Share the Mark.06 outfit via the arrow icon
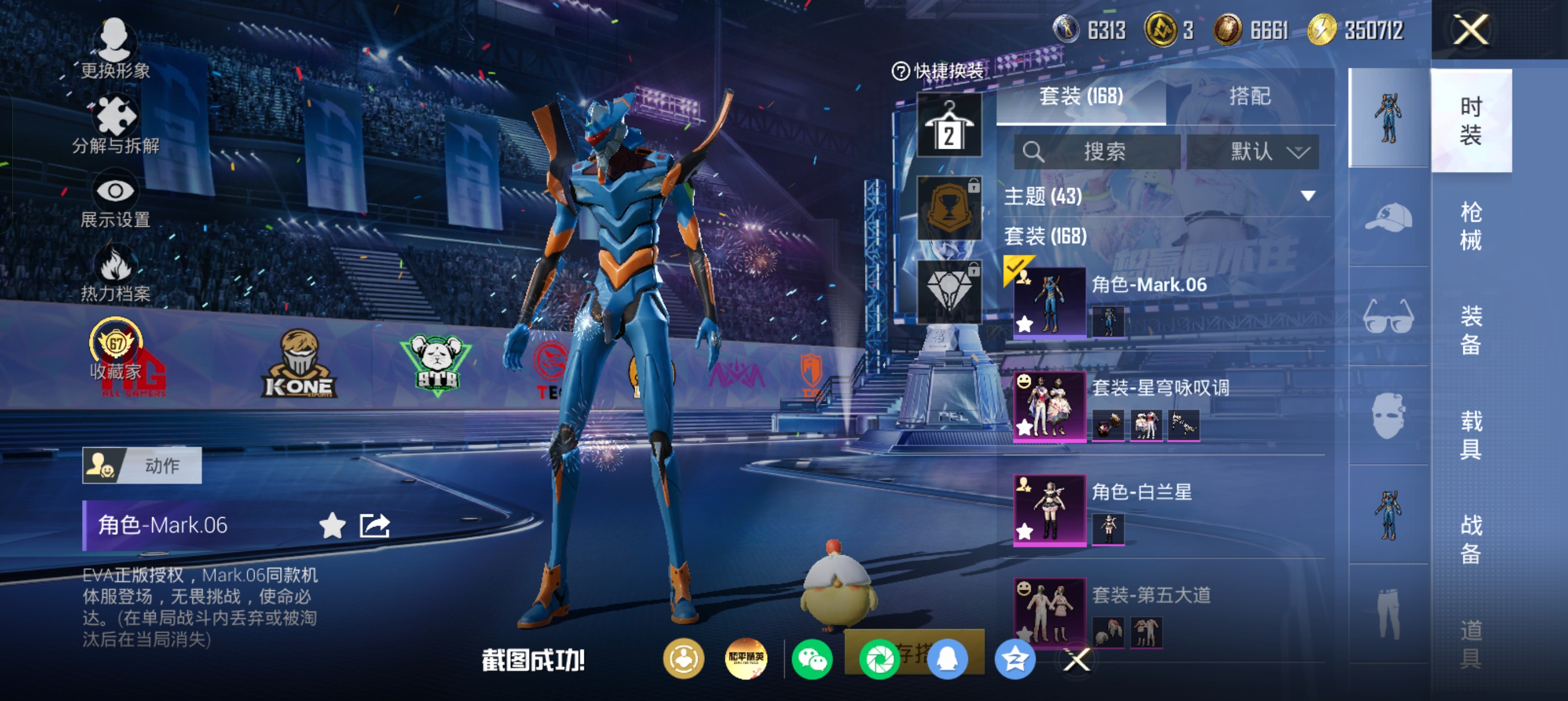This screenshot has height=701, width=1568. (374, 525)
